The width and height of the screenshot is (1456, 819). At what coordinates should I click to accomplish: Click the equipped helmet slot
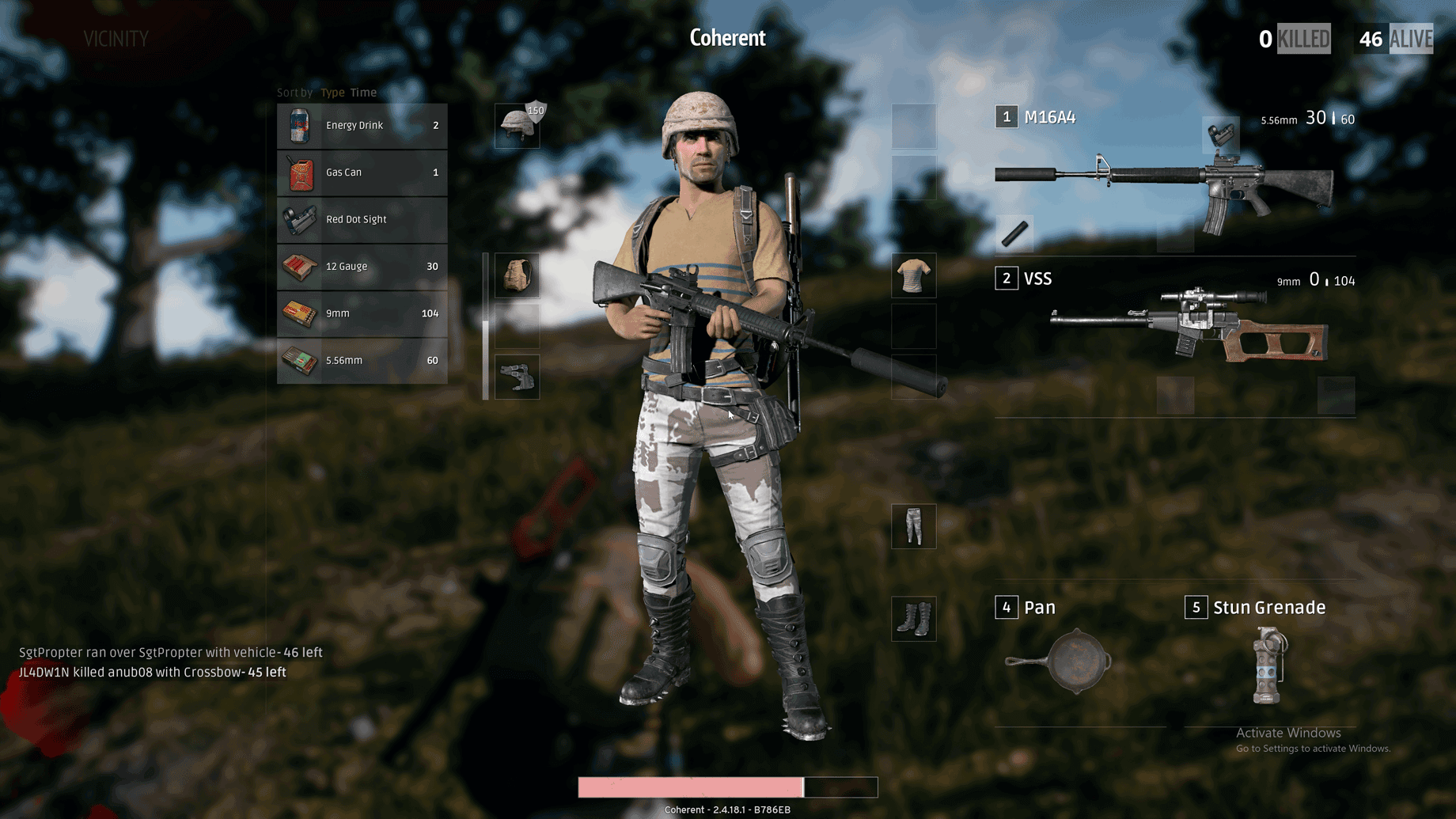coord(518,126)
